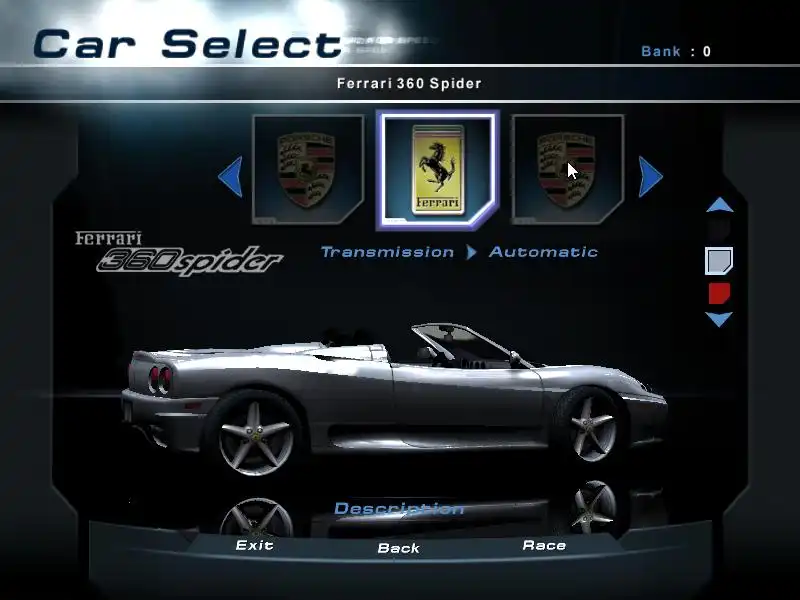Choose Exit in the bottom menu
Screen dimensions: 800x600
point(254,546)
